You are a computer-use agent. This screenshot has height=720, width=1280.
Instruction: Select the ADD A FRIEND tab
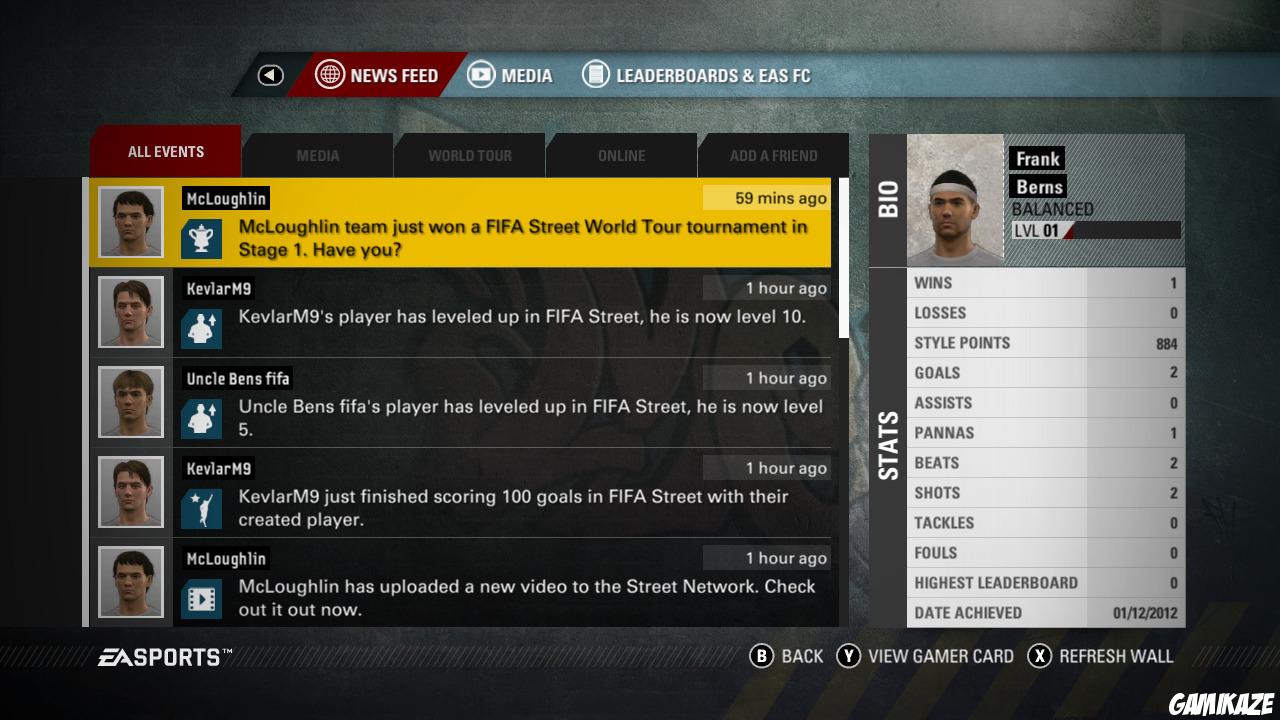point(772,155)
